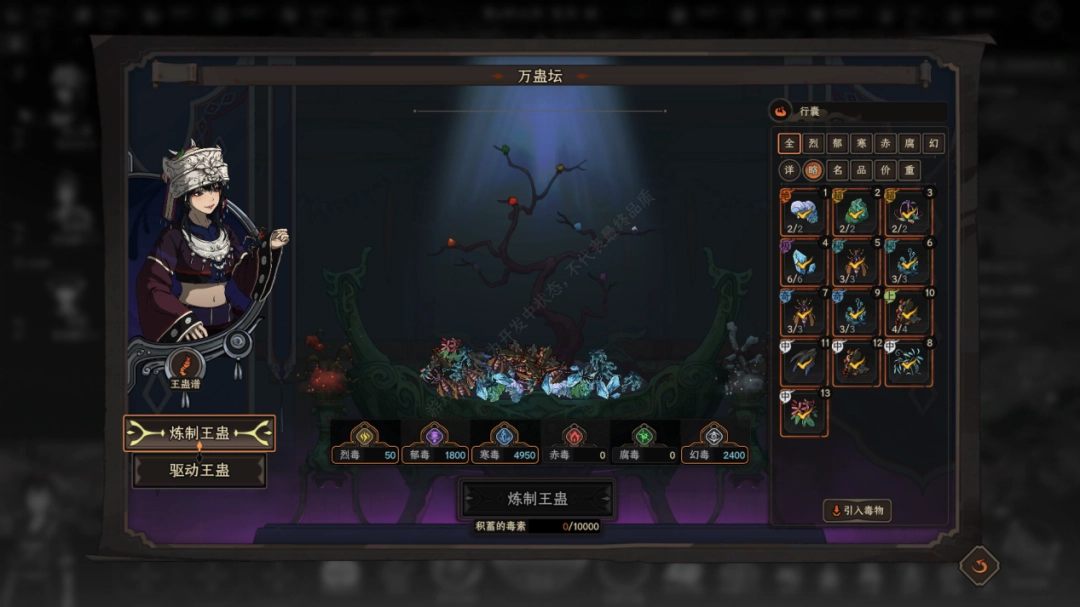This screenshot has width=1080, height=607.
Task: Click the 引入毒物 button
Action: tap(857, 510)
